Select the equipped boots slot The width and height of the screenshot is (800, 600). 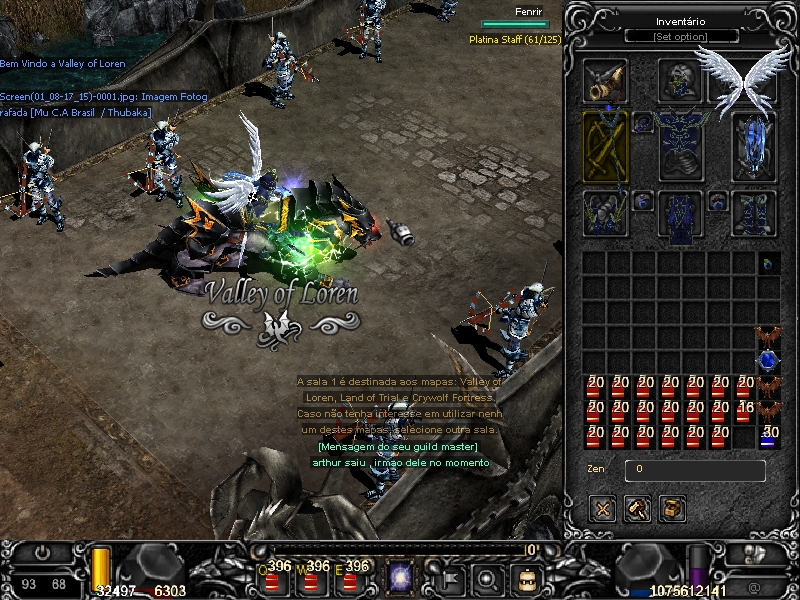point(756,212)
